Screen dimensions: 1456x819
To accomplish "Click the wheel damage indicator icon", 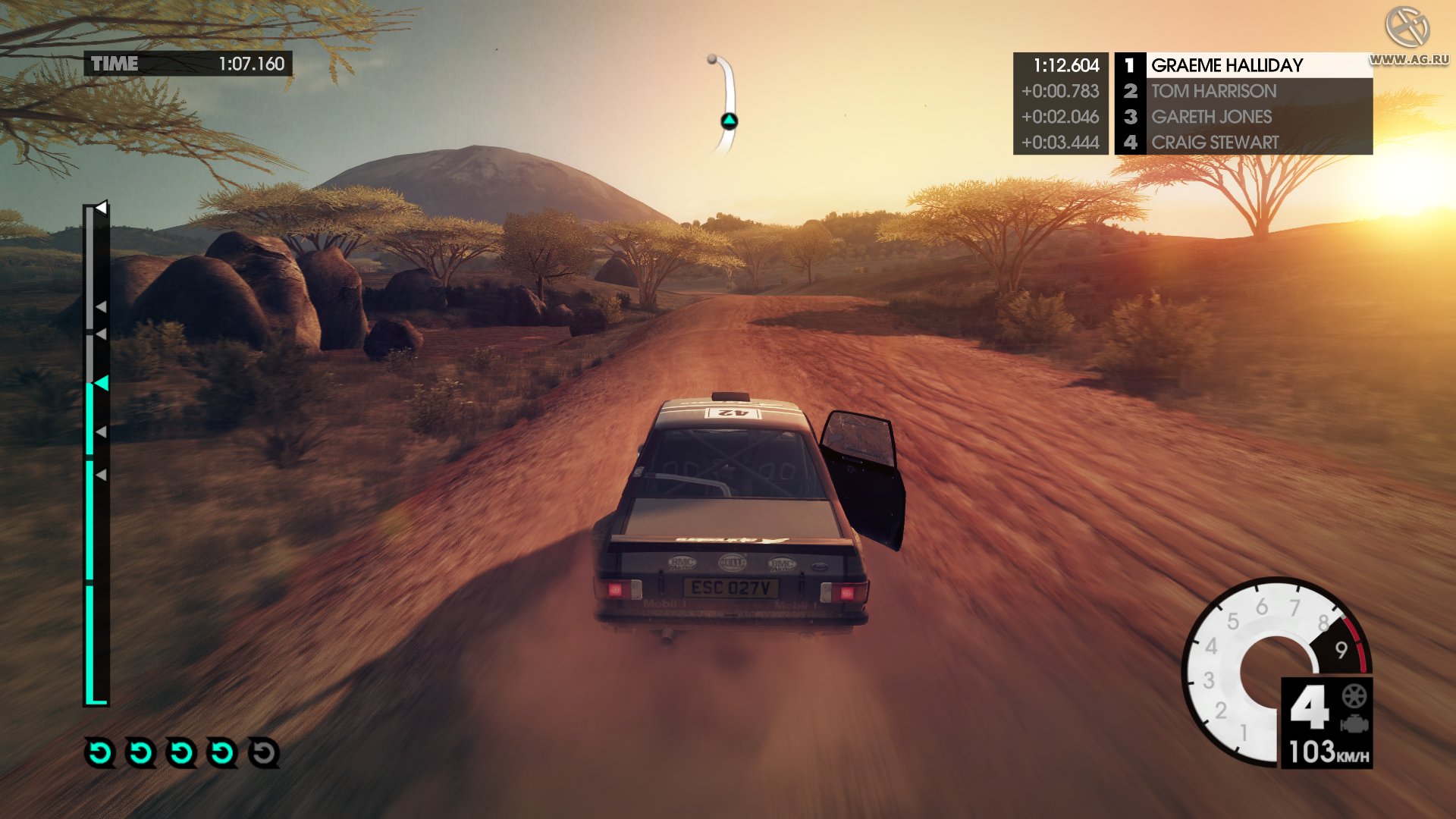I will 1354,695.
